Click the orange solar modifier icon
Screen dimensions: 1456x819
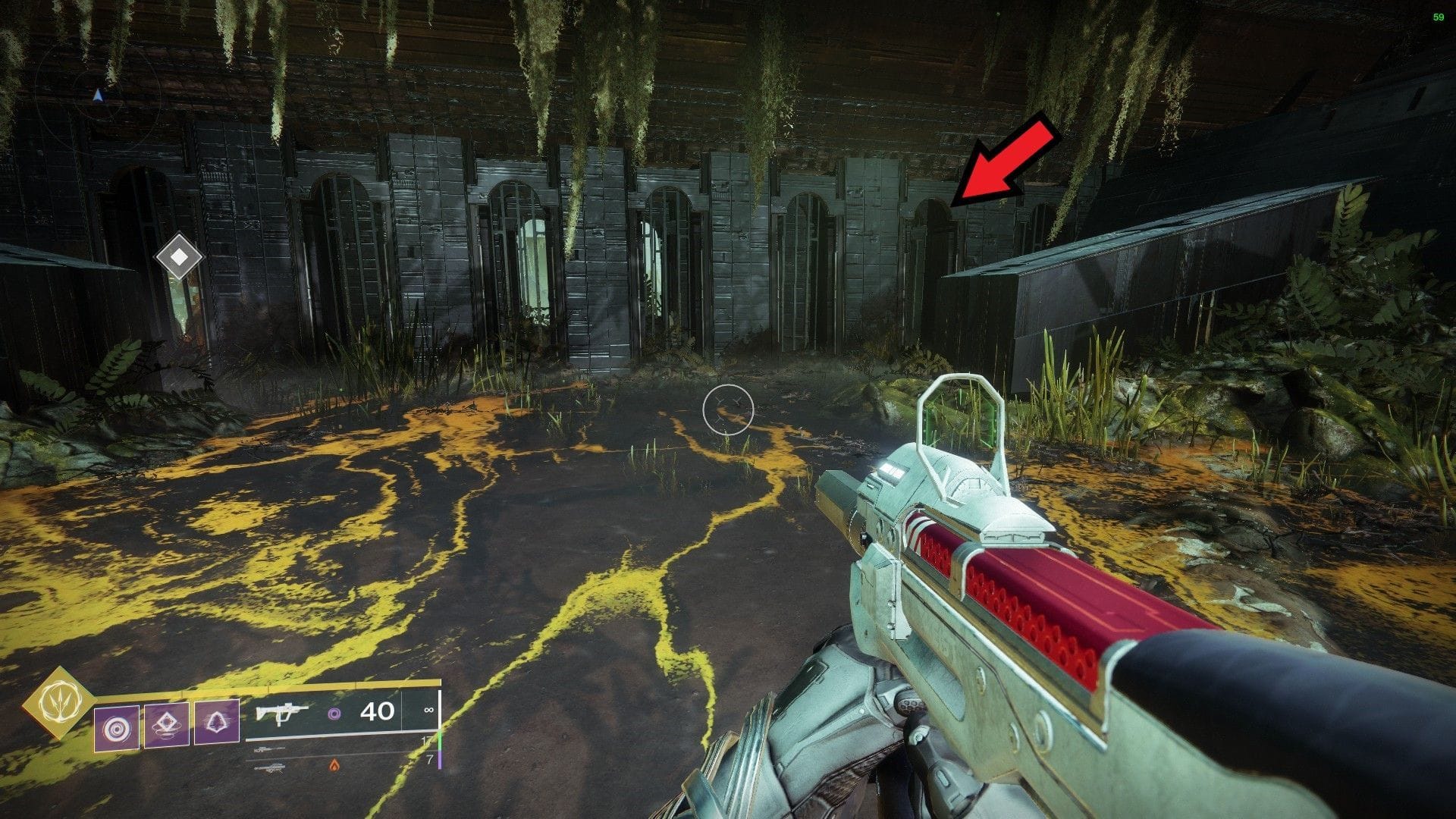pyautogui.click(x=335, y=764)
